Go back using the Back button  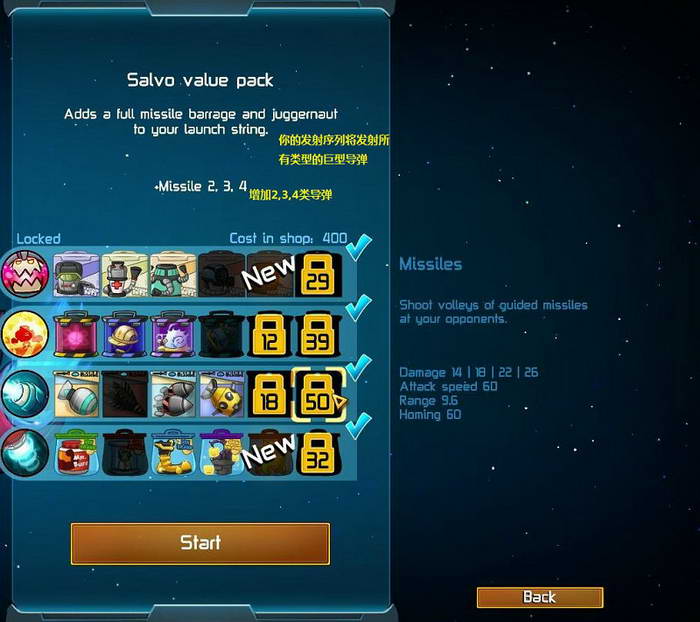click(x=539, y=597)
